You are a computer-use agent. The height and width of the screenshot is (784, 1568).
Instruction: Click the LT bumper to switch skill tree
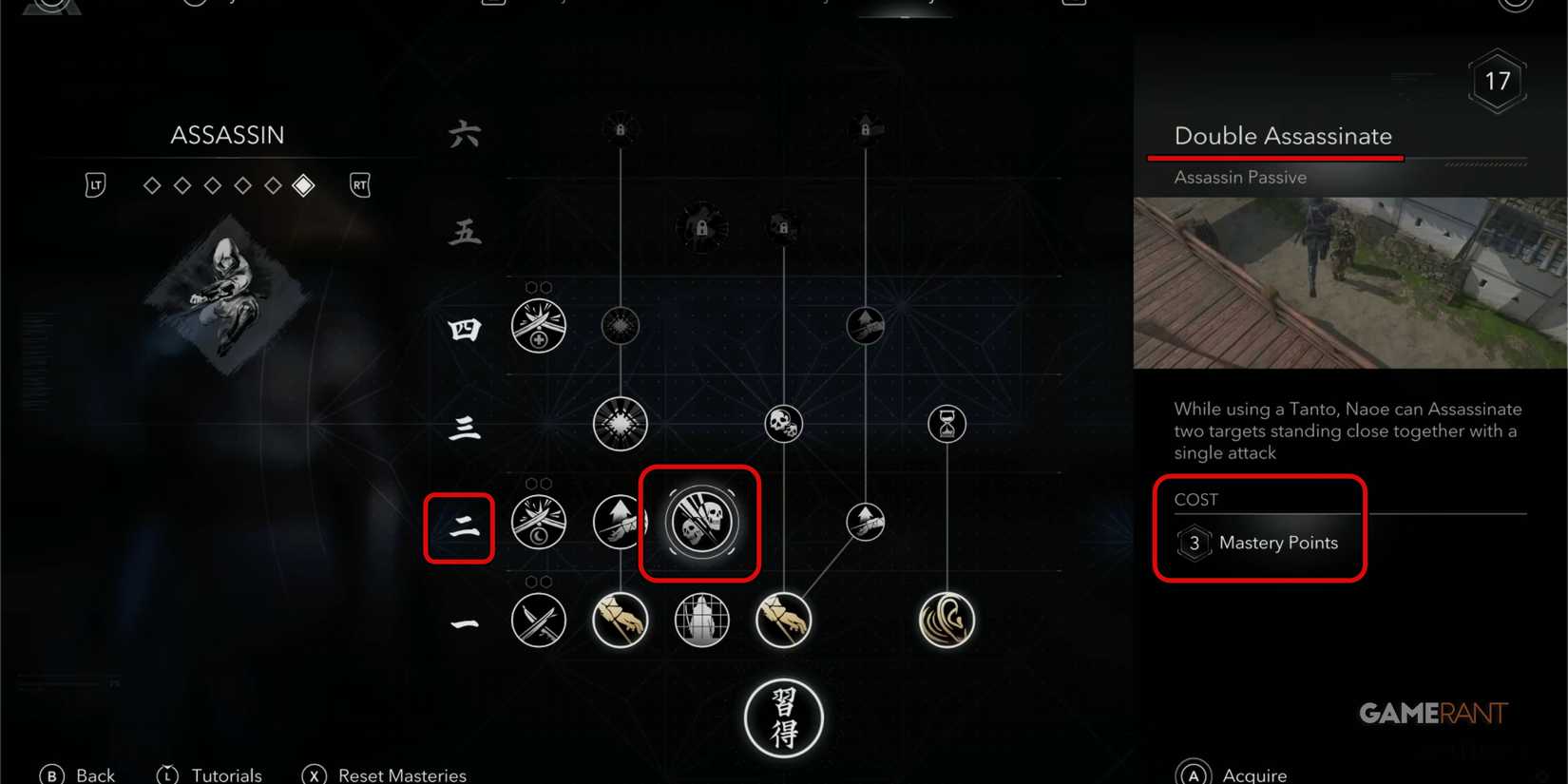pyautogui.click(x=95, y=184)
